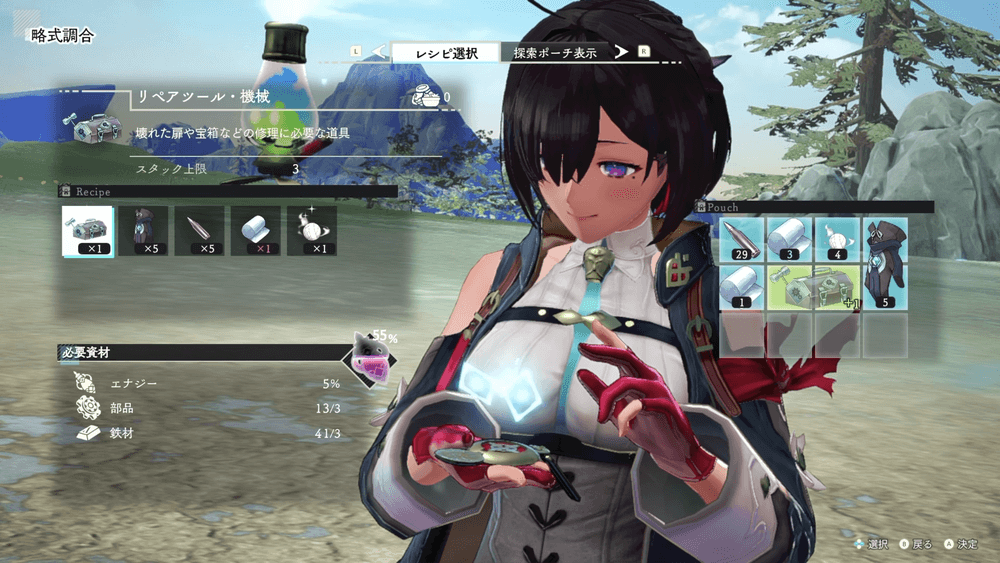Open the 探索ポーチ表示 tab
Viewport: 1000px width, 563px height.
[x=555, y=53]
